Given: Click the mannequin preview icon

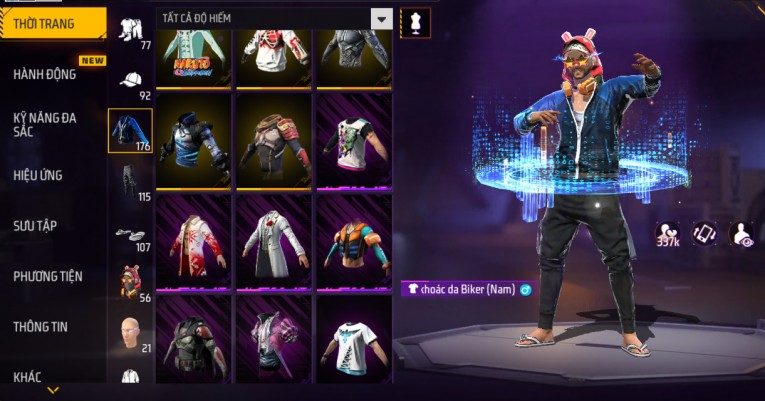Looking at the screenshot, I should click(414, 21).
